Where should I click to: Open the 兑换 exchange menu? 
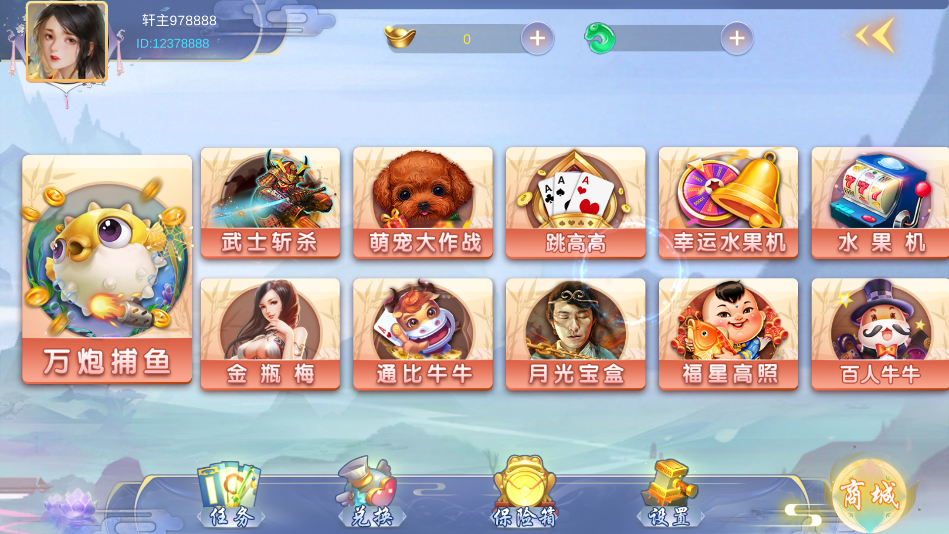368,495
